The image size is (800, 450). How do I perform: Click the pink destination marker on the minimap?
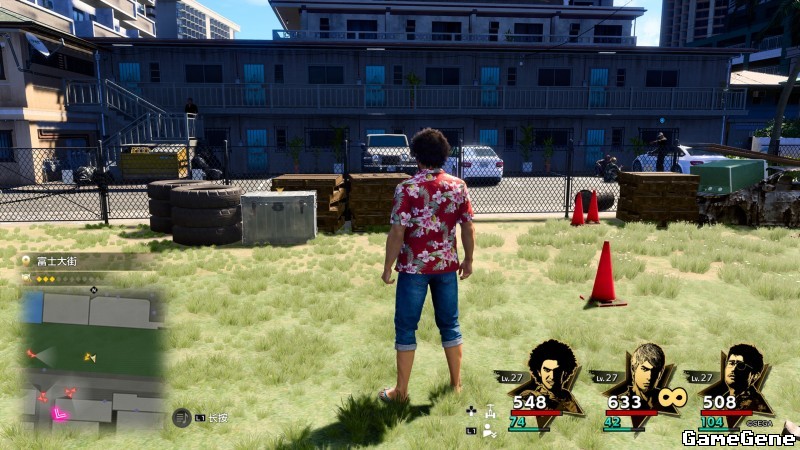pyautogui.click(x=60, y=412)
